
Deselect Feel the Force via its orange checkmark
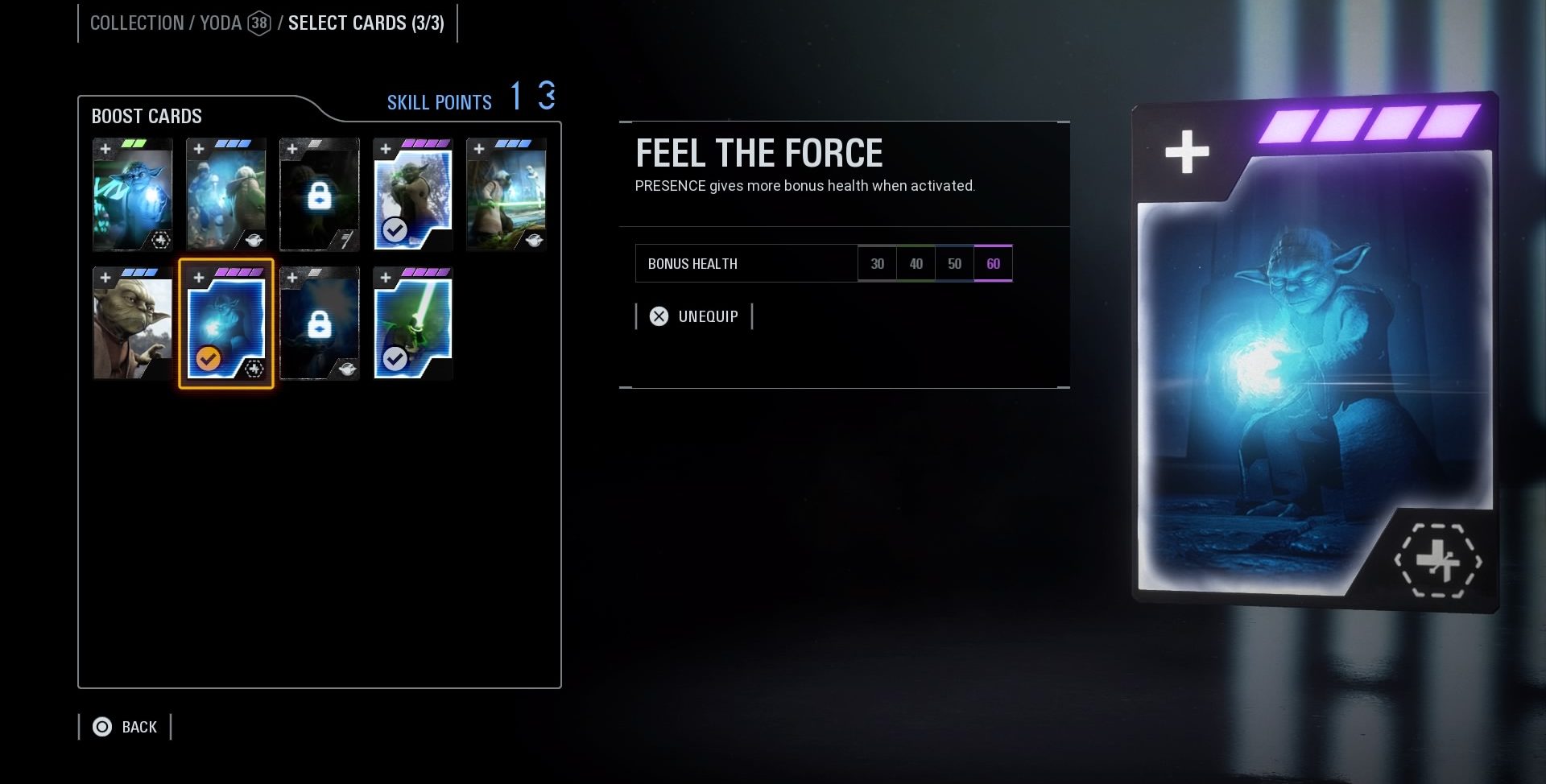click(209, 359)
